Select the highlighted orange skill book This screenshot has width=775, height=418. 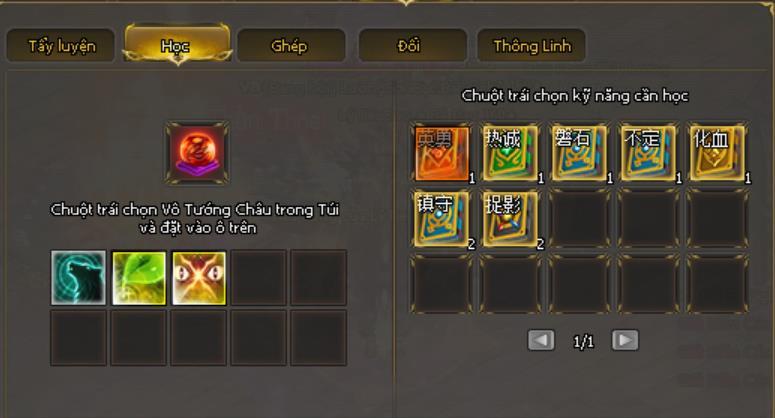(x=441, y=153)
